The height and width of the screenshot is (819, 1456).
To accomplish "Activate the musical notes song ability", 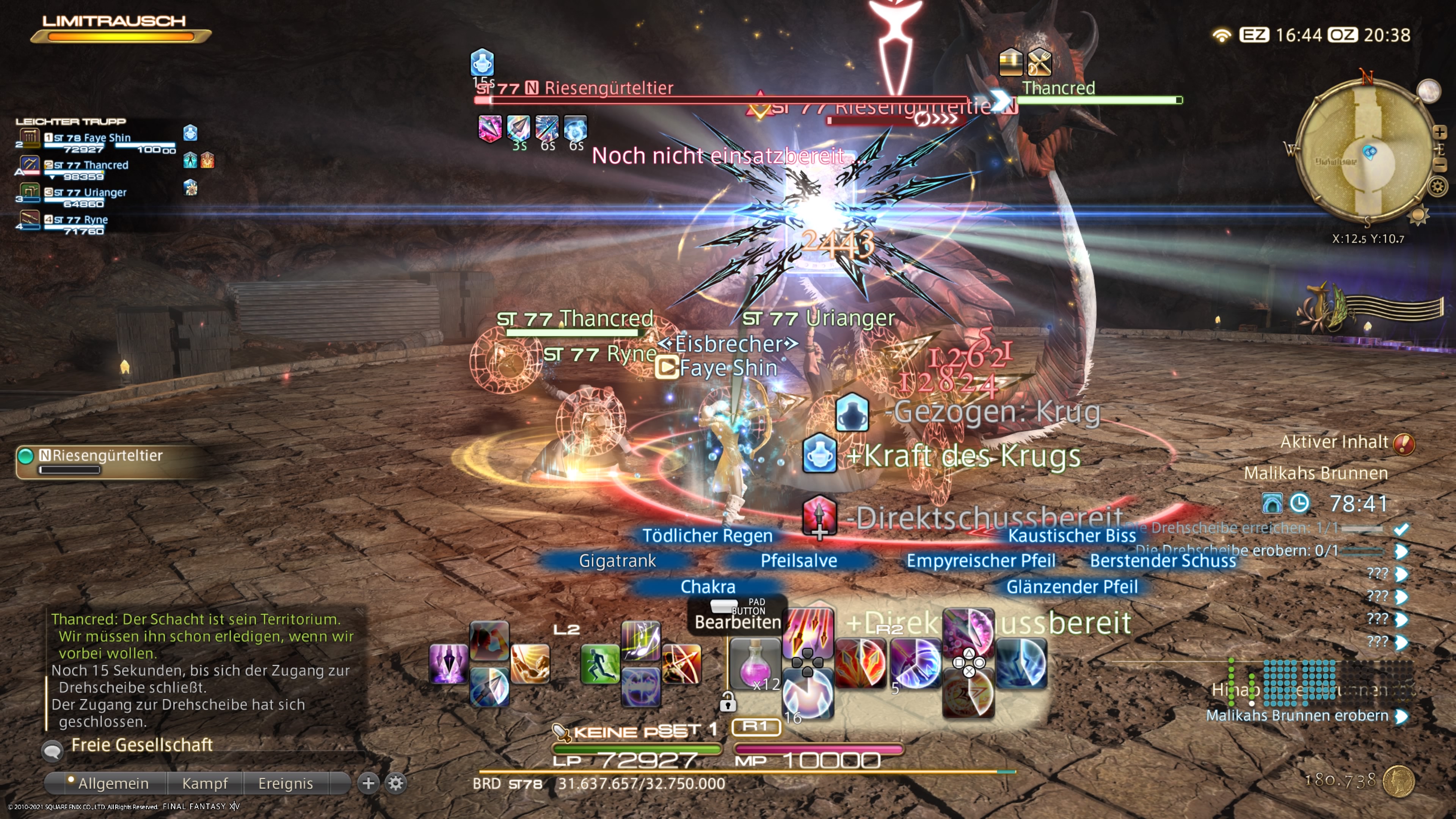I will click(640, 640).
